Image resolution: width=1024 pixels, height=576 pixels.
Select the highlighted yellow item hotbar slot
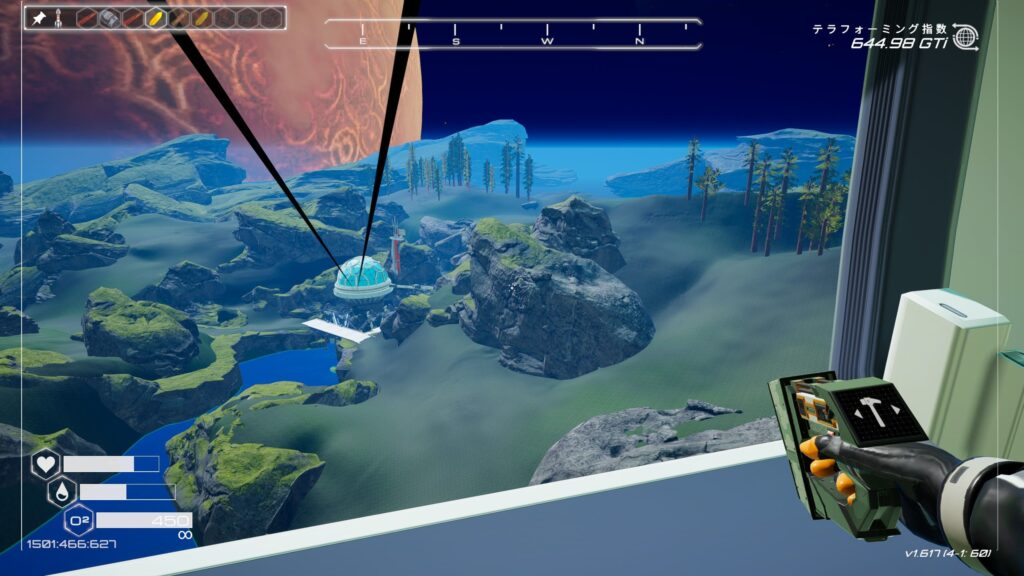[x=155, y=18]
